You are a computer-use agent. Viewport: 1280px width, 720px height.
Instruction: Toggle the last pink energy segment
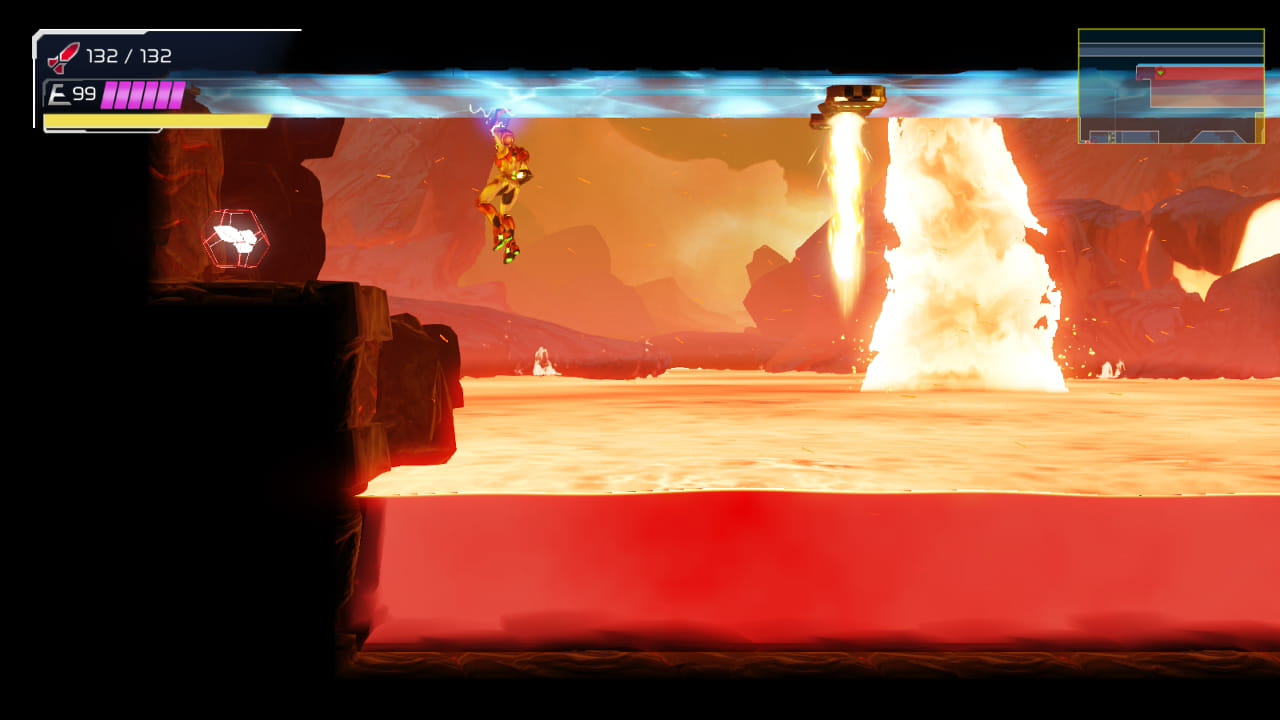pyautogui.click(x=177, y=95)
